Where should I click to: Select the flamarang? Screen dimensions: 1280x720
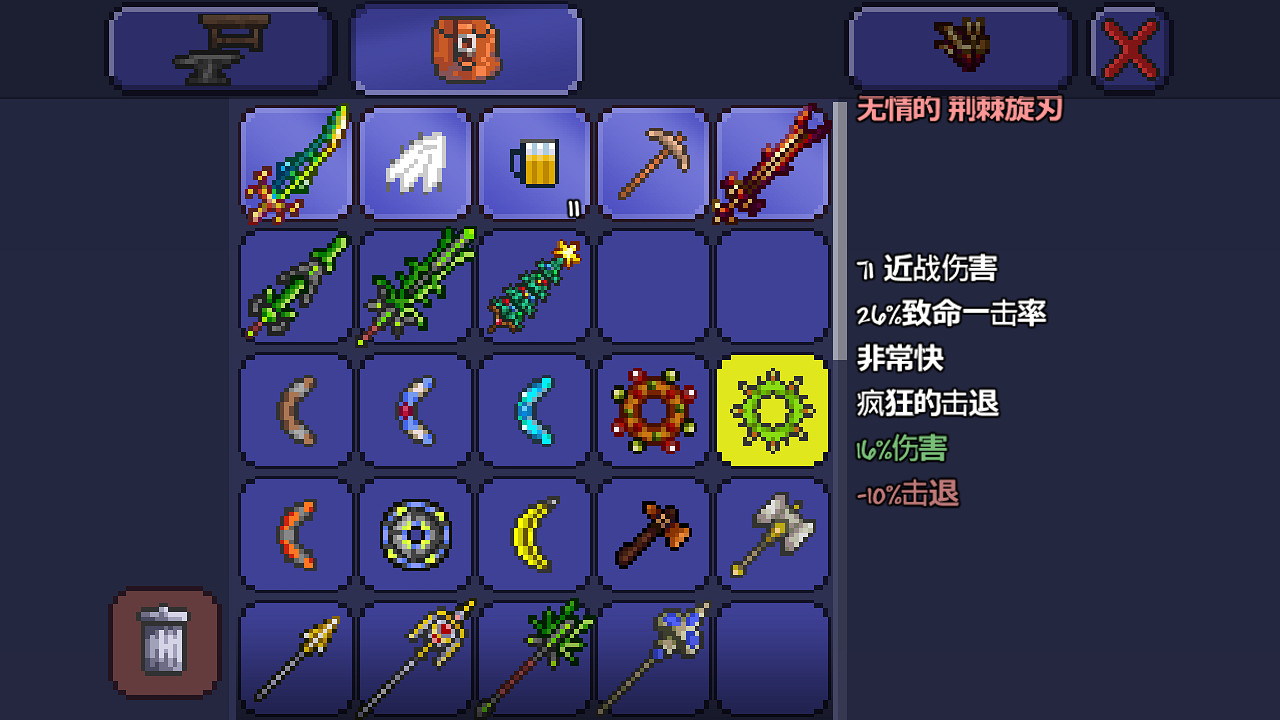click(295, 533)
